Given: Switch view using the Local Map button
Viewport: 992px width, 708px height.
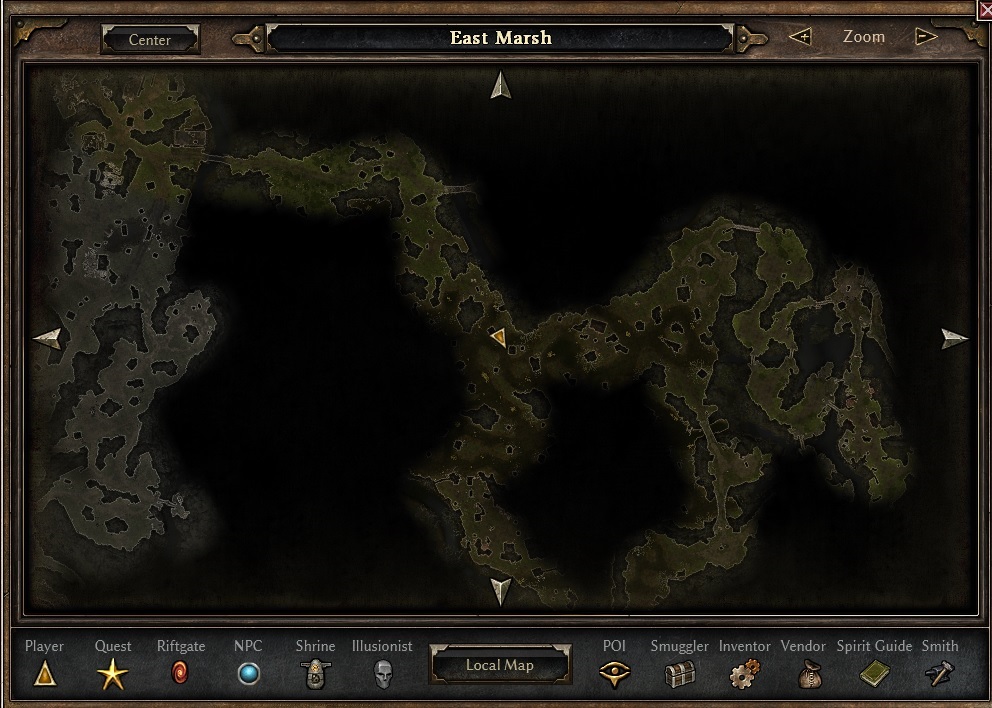Looking at the screenshot, I should point(500,665).
